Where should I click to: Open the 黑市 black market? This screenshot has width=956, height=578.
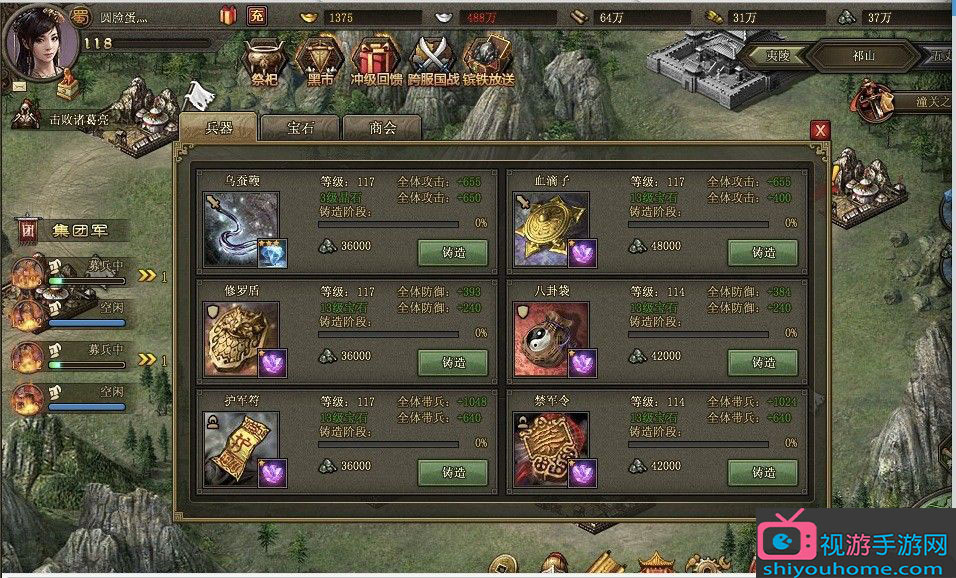(x=320, y=60)
